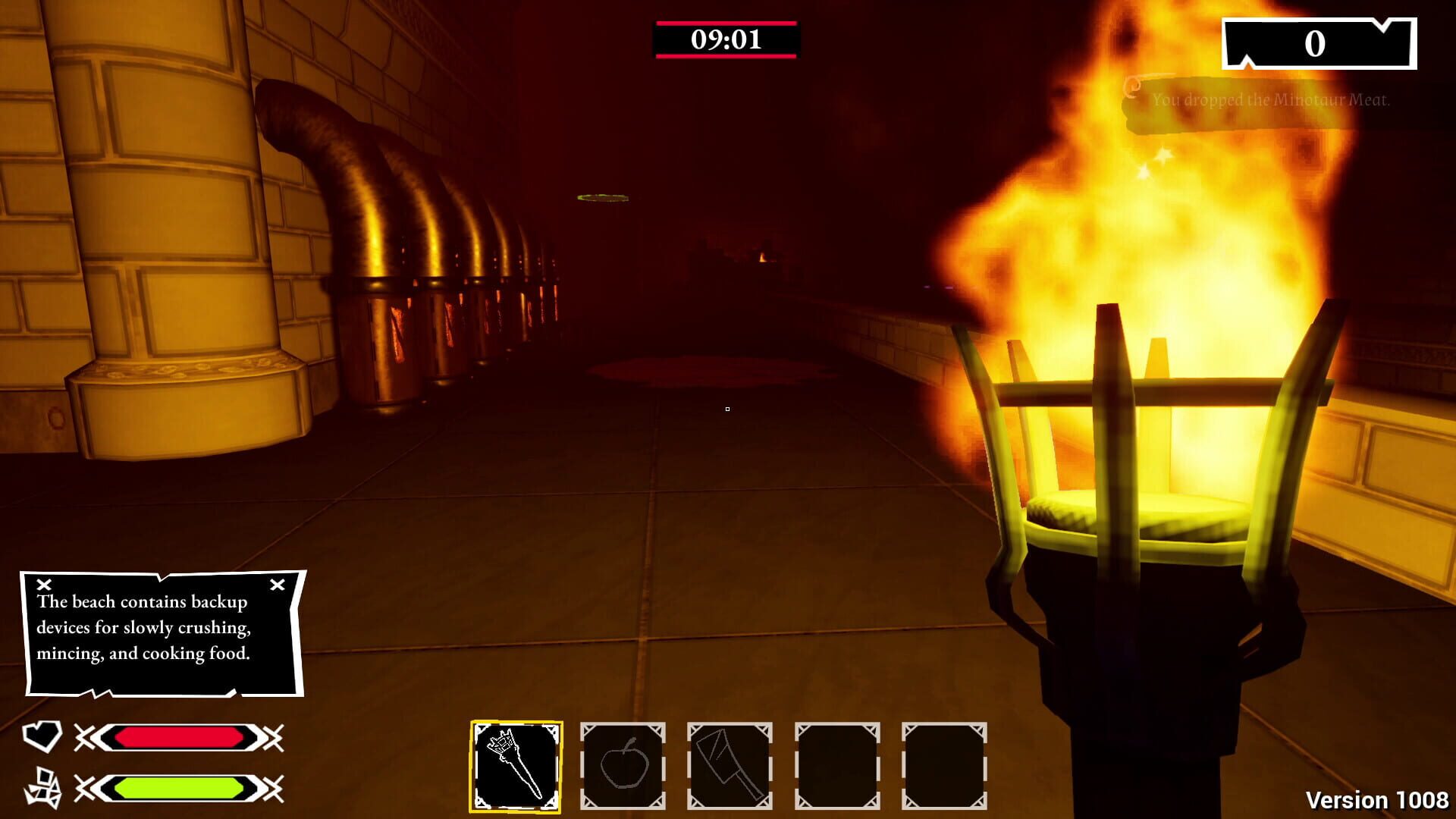Screen dimensions: 1456x819
Task: Click the 09:01 timer display
Action: pyautogui.click(x=726, y=39)
